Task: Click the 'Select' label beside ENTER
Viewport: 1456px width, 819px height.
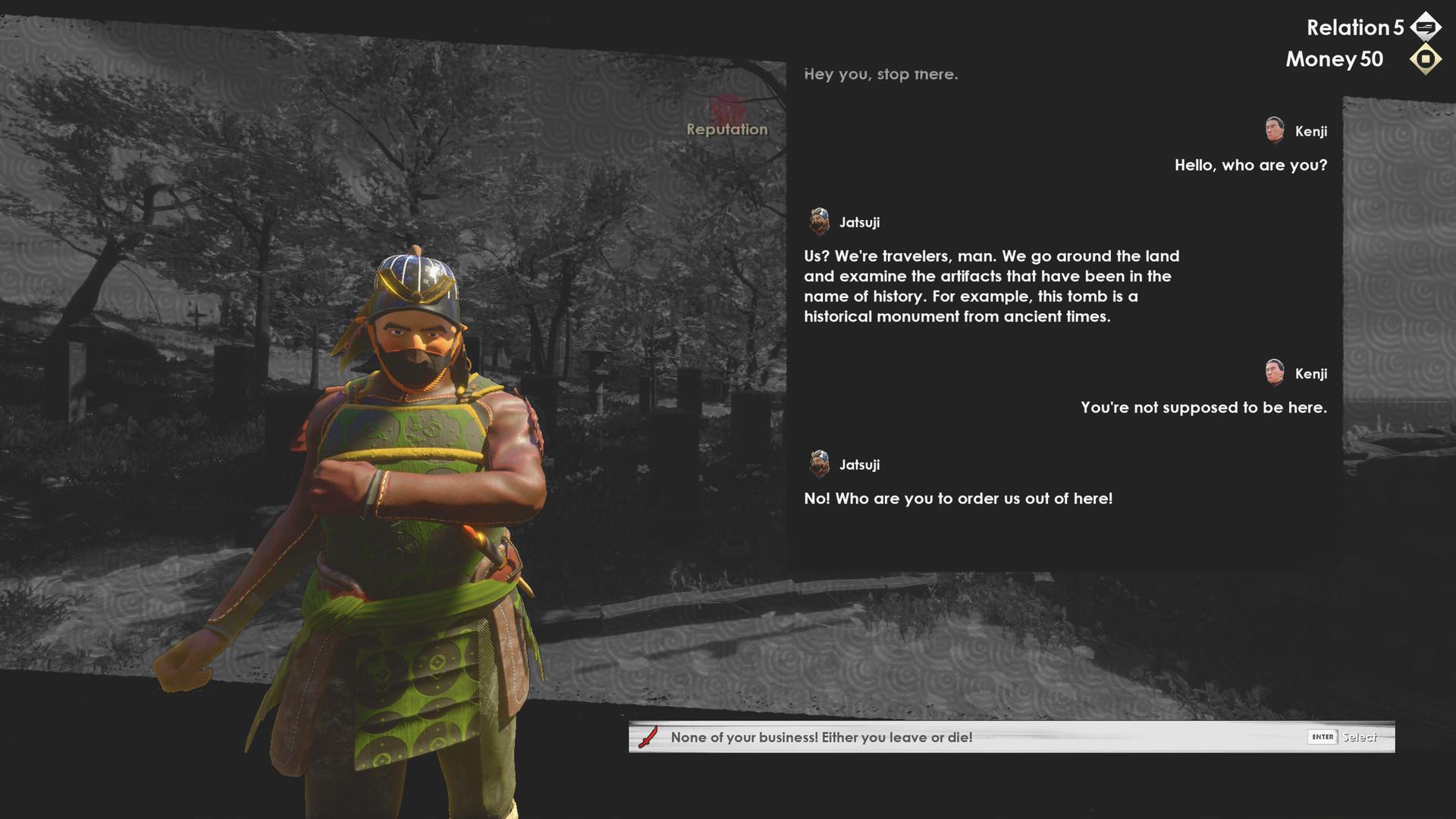Action: [x=1362, y=736]
